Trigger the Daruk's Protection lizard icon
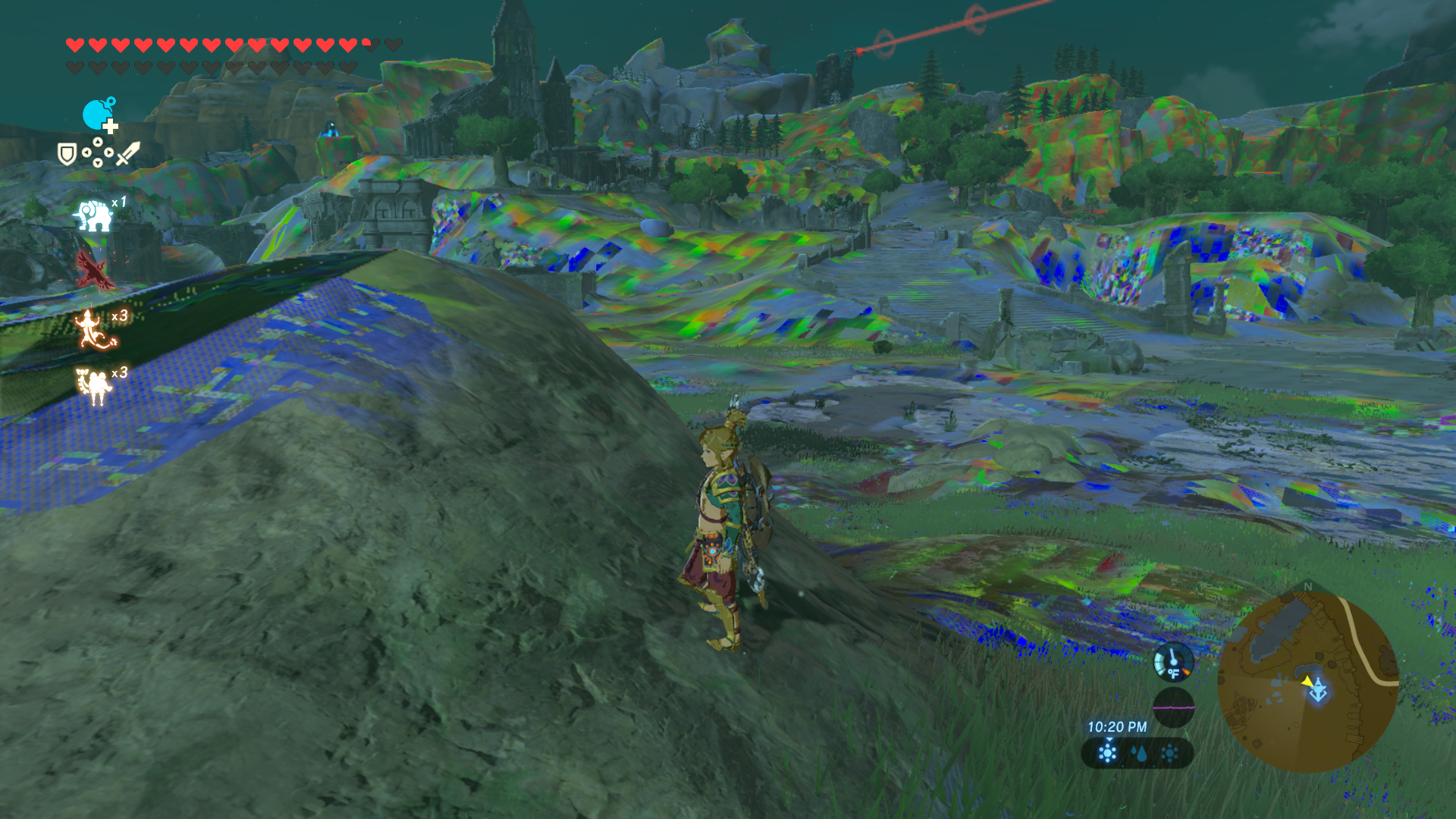1456x819 pixels. pyautogui.click(x=94, y=330)
